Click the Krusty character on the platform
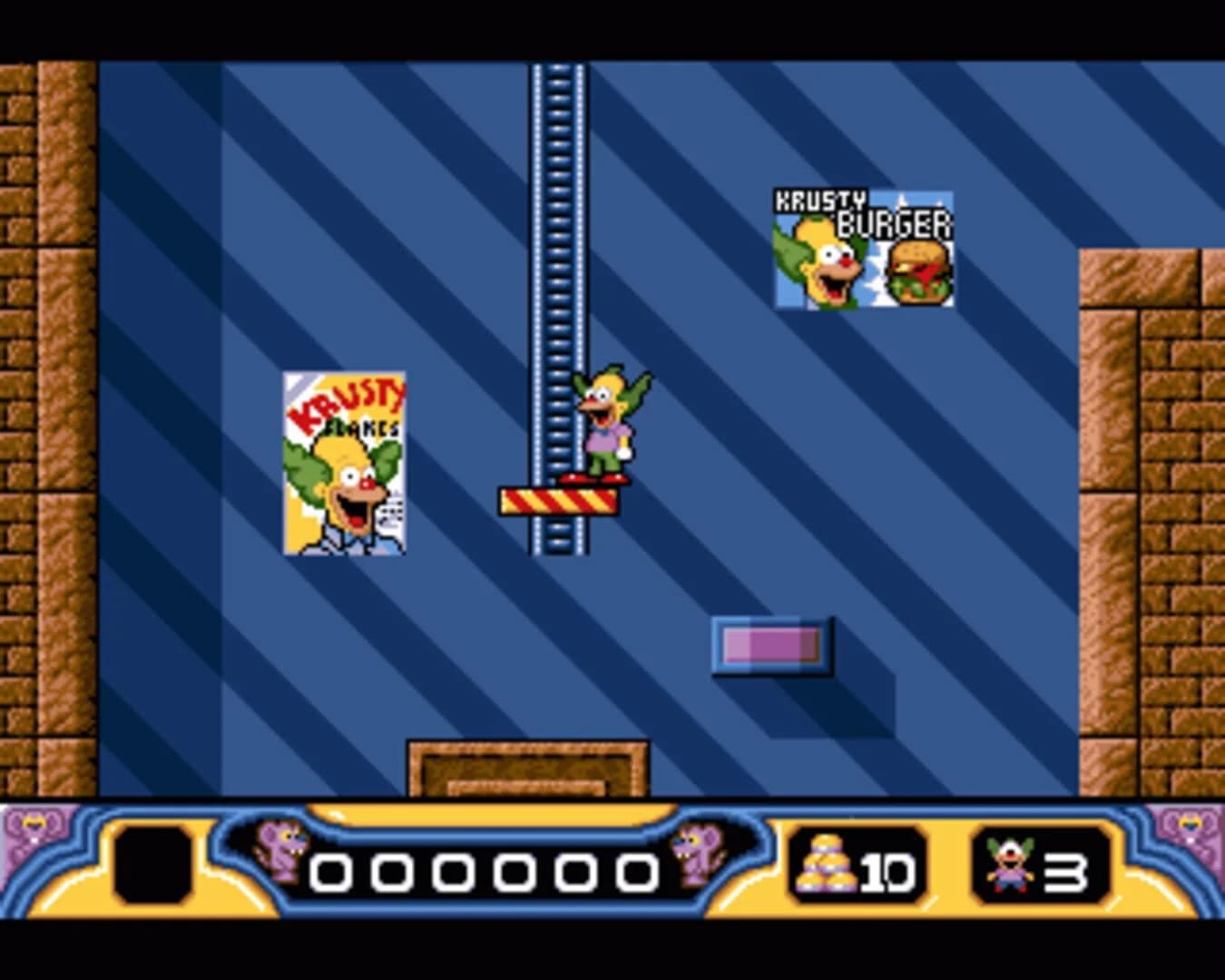1225x980 pixels. pos(609,422)
